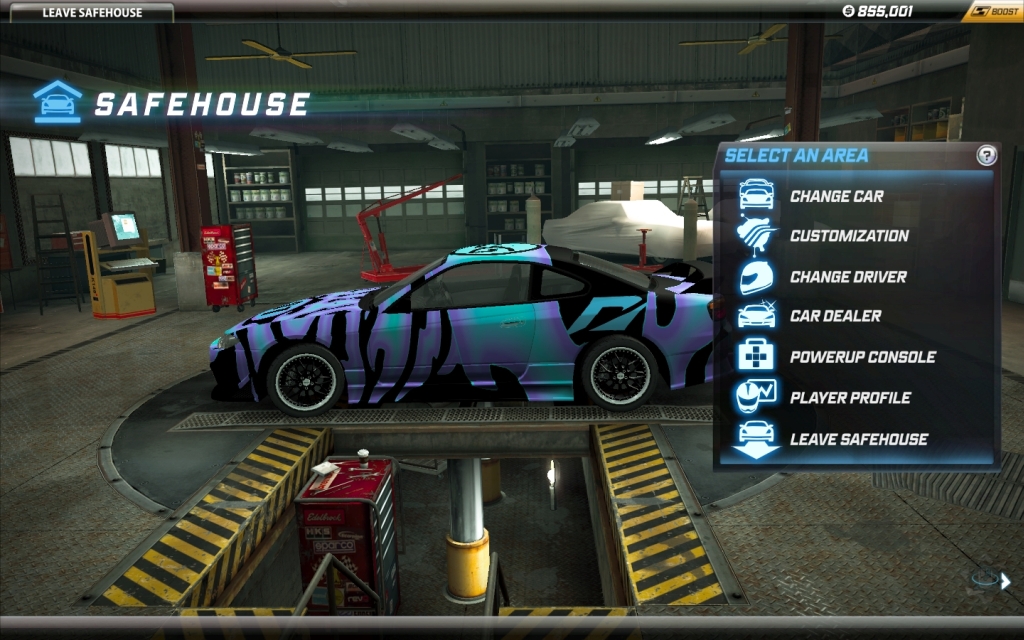Click the question mark help button

pyautogui.click(x=987, y=155)
